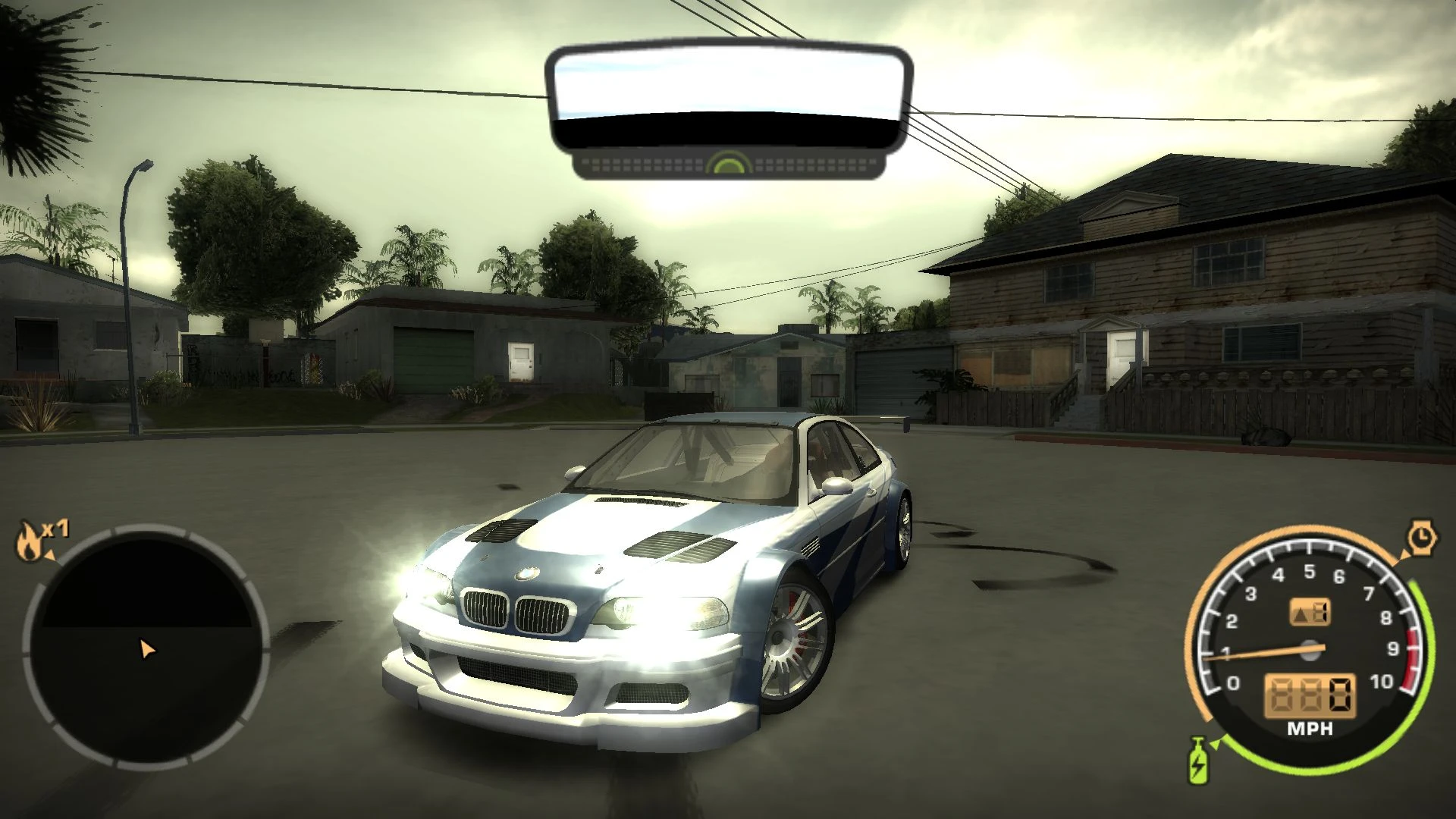Click the triangle pointer beside the flame icon
Screen dimensions: 1456x819
pyautogui.click(x=49, y=554)
